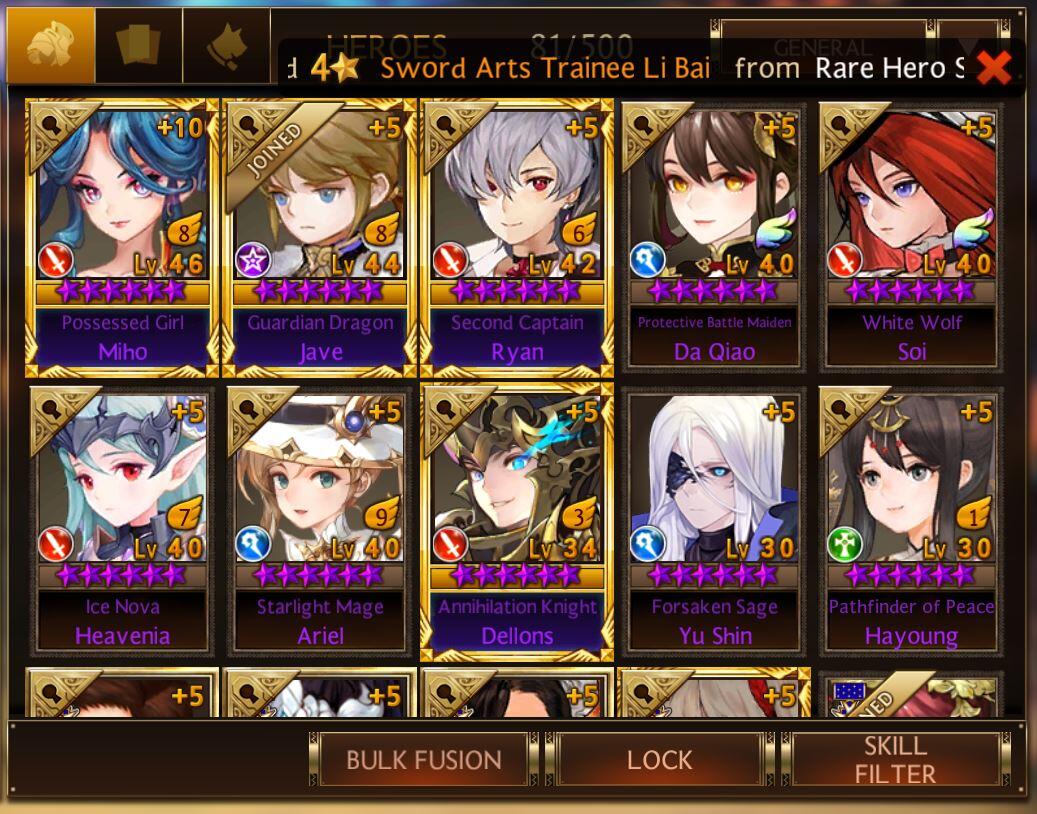Close the Li Bai notification banner

(993, 68)
